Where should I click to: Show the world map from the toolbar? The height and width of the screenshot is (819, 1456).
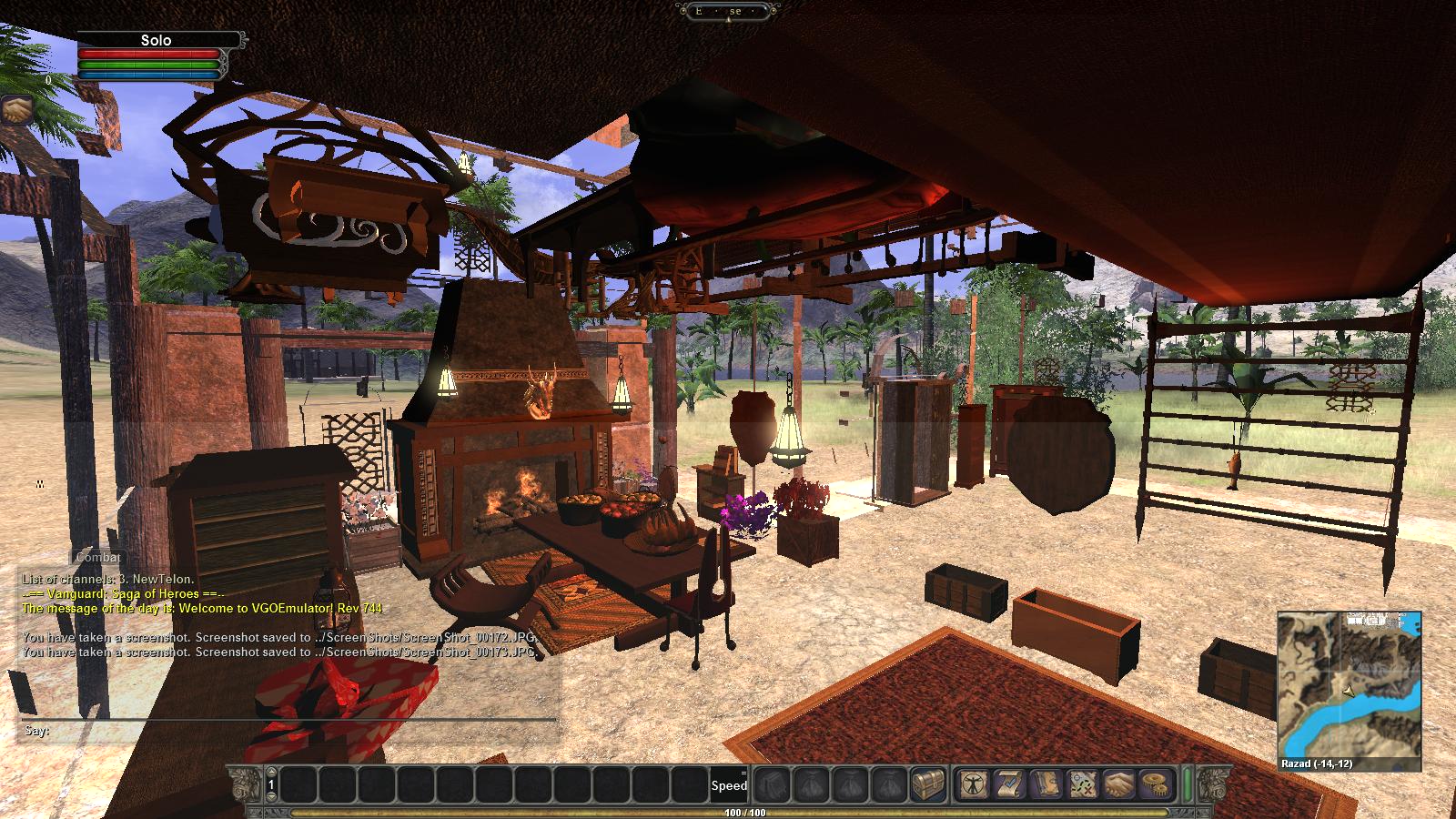click(x=1081, y=784)
